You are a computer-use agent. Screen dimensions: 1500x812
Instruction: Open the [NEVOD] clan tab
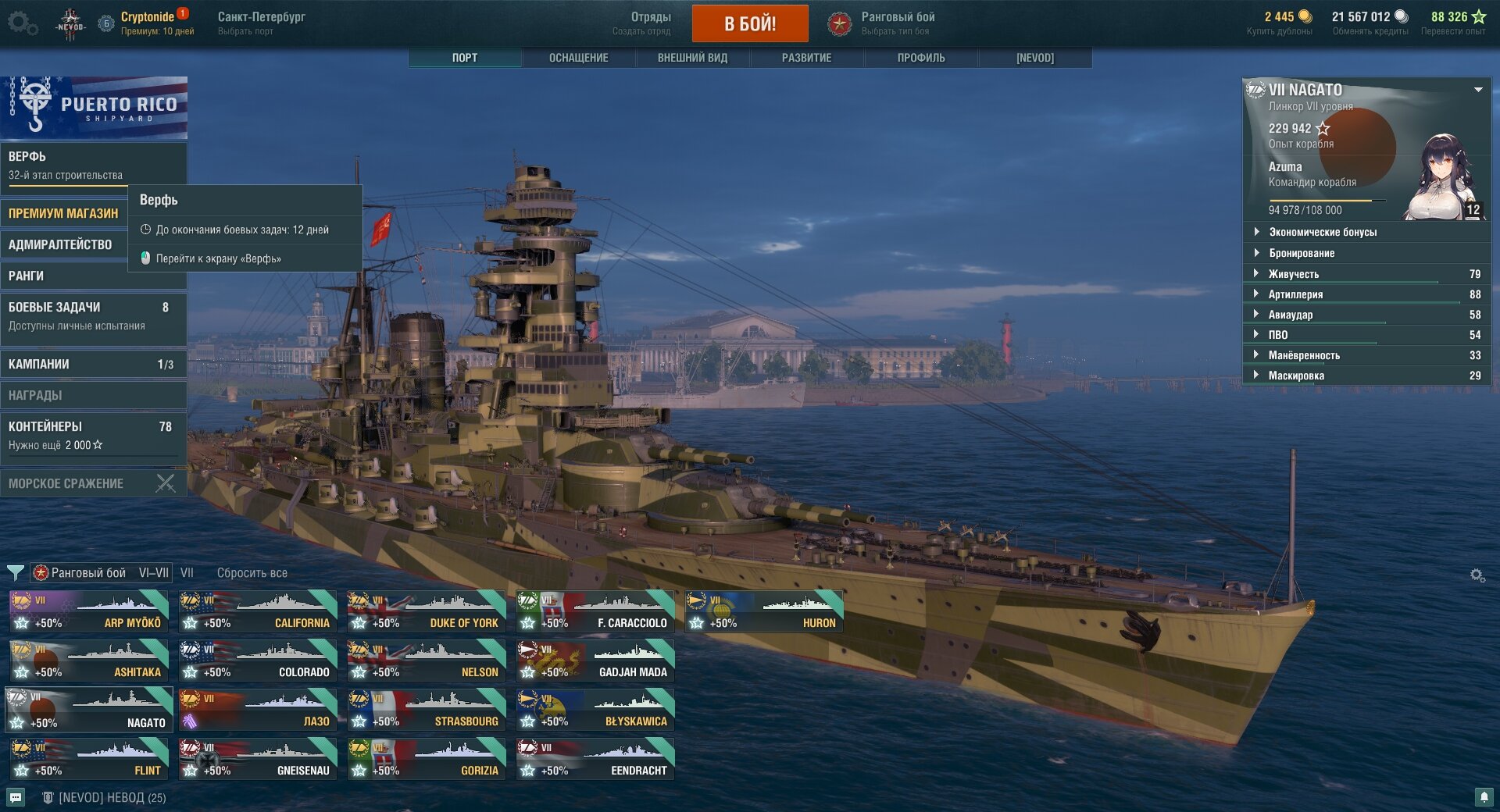tap(1034, 58)
